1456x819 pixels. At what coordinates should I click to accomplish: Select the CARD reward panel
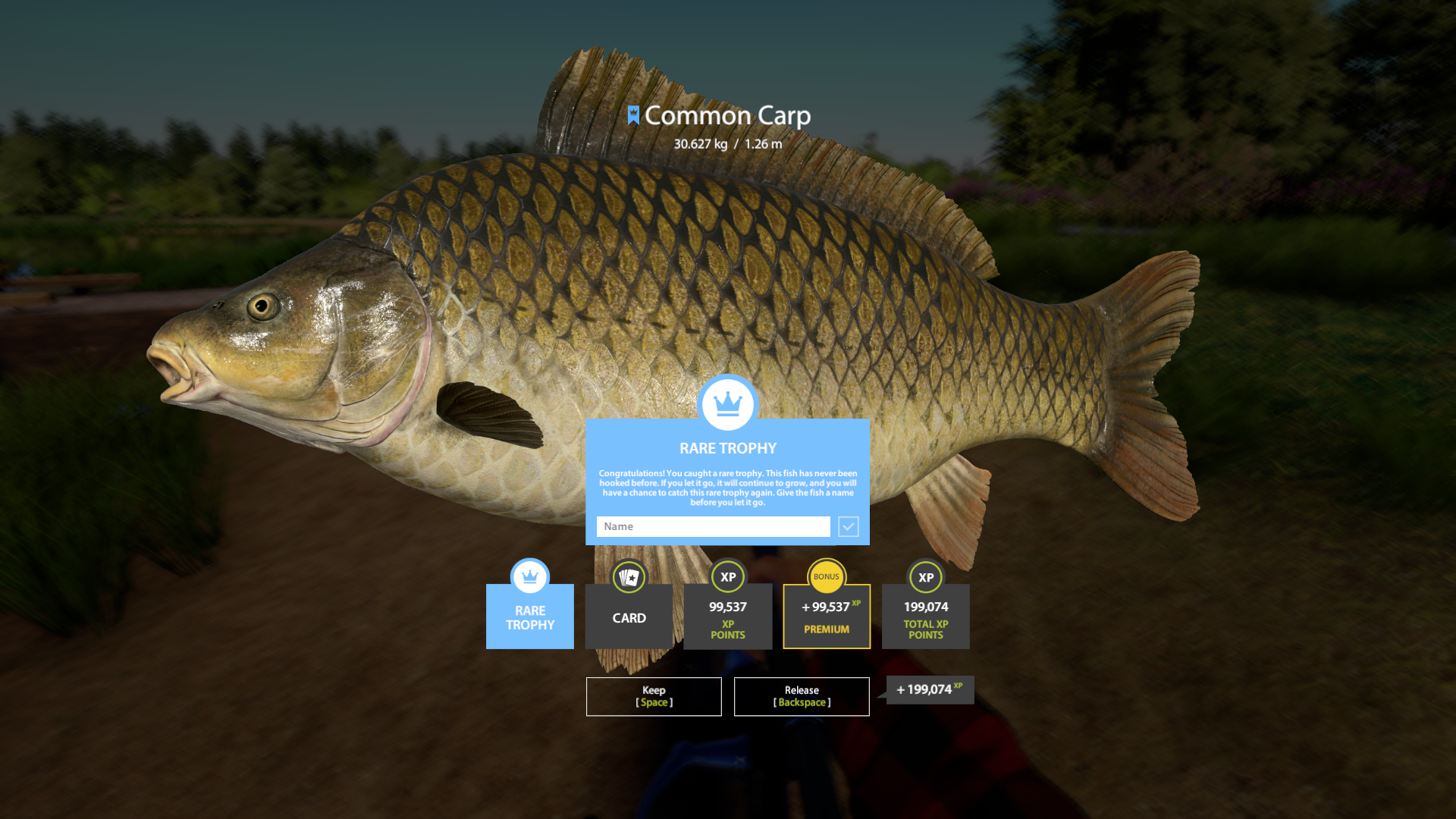(x=629, y=617)
